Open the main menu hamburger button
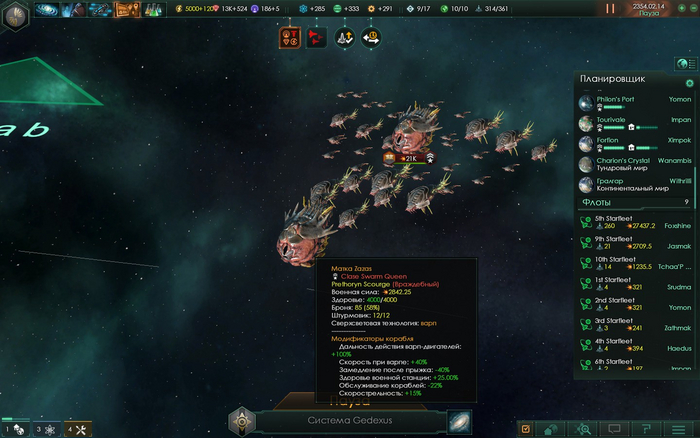The width and height of the screenshot is (700, 438). (679, 429)
